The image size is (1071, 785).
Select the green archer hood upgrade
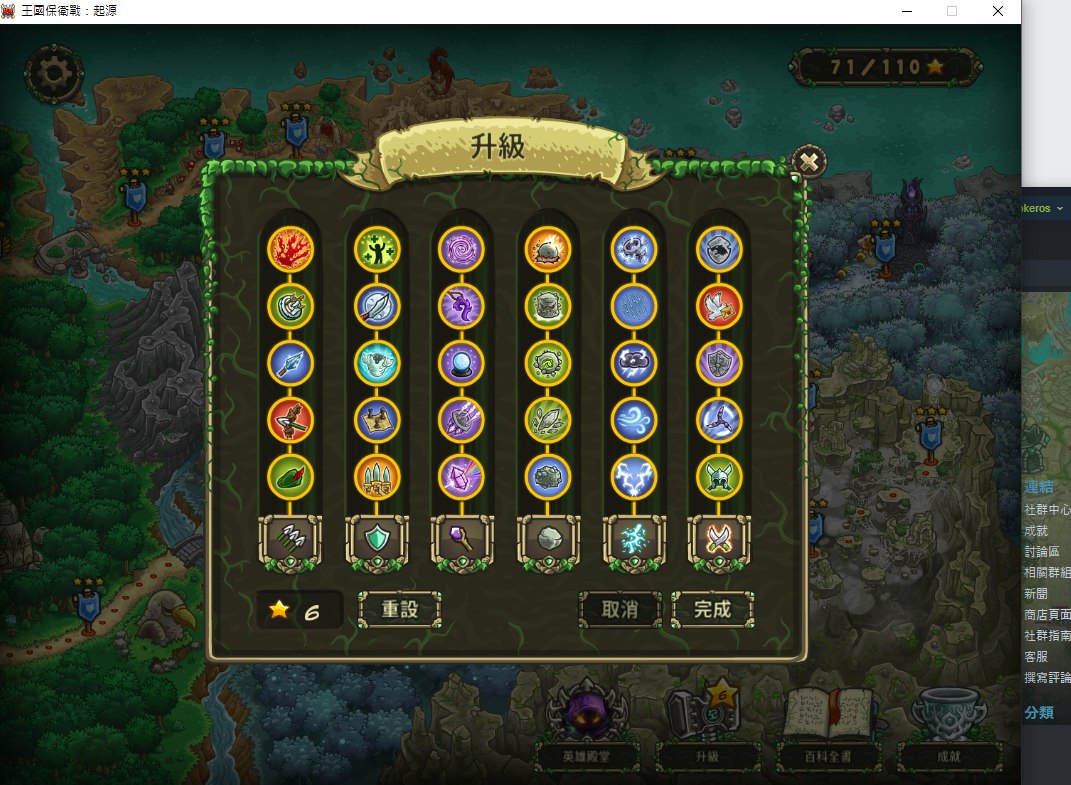[291, 477]
